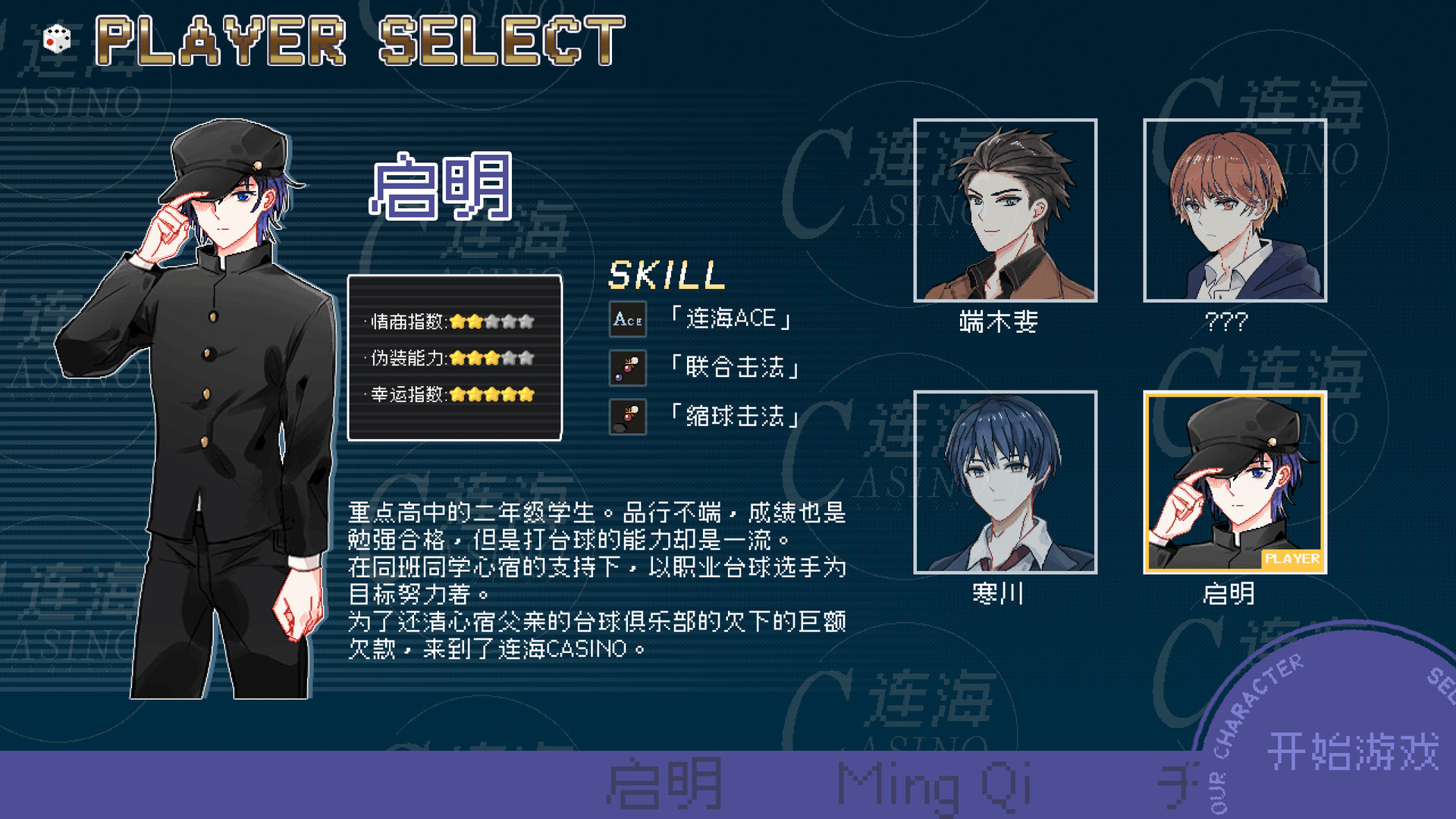The width and height of the screenshot is (1456, 819).
Task: Click the dice icon beside the PLAYER SELECT title
Action: click(x=57, y=39)
